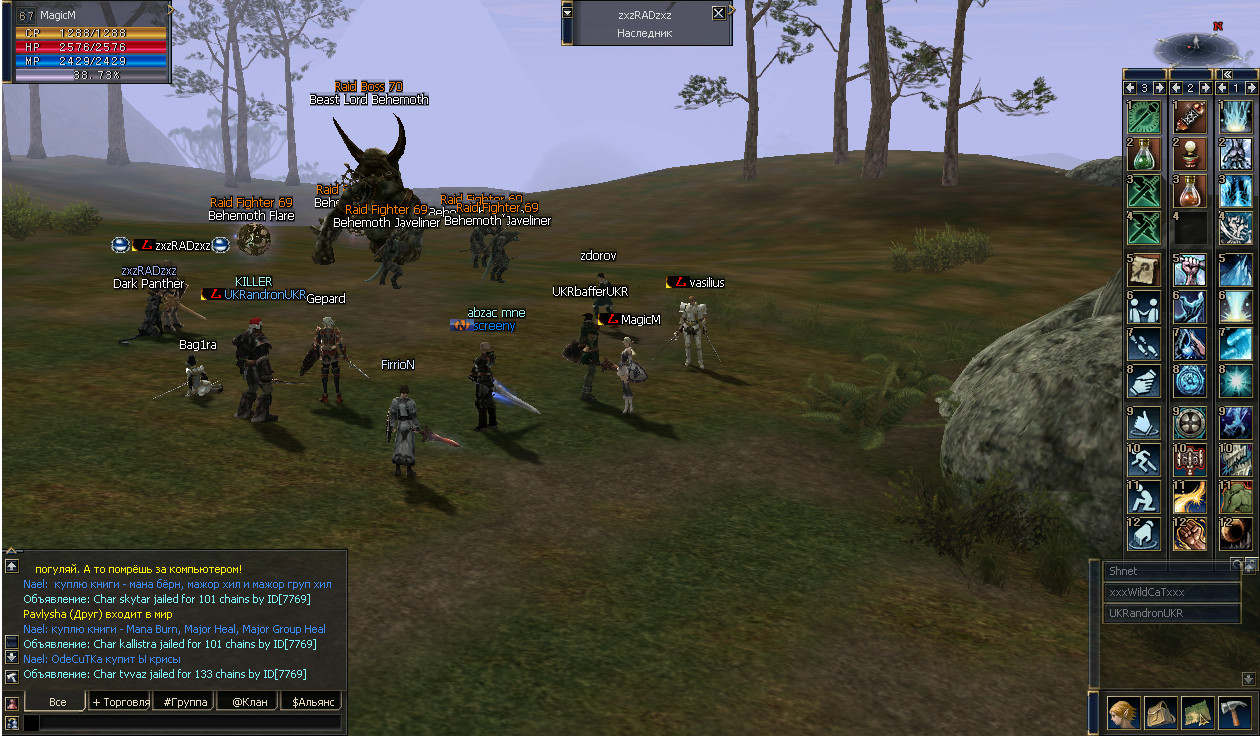This screenshot has width=1260, height=736.
Task: Use the handshake action icon
Action: click(1143, 382)
